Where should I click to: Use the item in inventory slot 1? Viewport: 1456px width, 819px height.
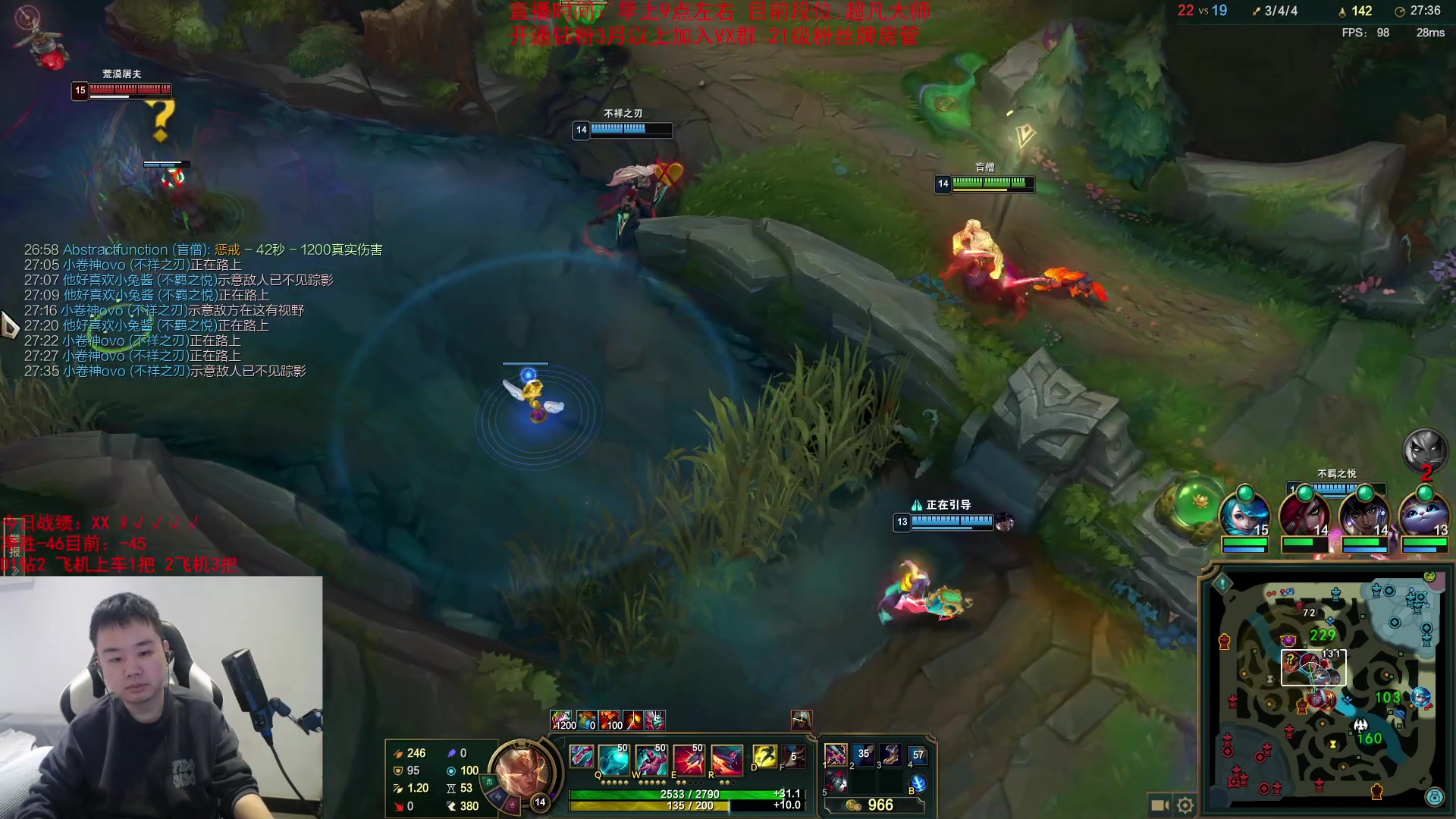[836, 755]
